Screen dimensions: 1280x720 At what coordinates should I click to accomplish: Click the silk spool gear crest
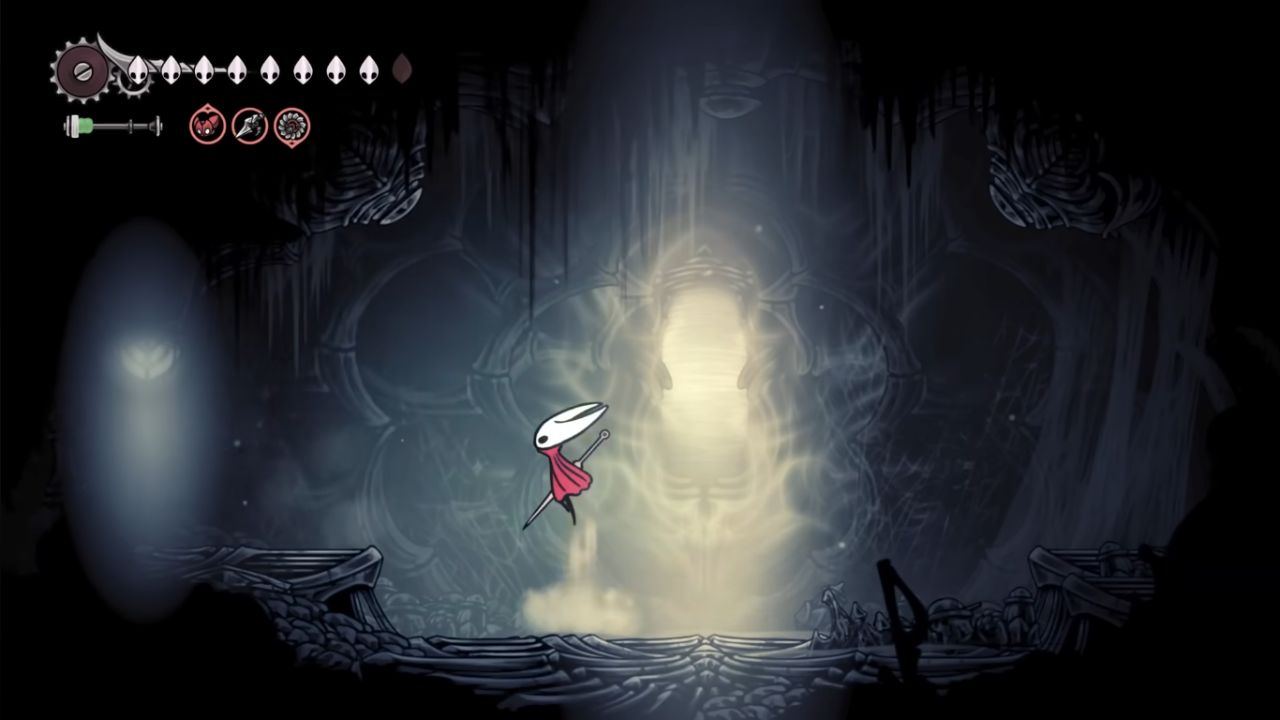click(x=77, y=71)
